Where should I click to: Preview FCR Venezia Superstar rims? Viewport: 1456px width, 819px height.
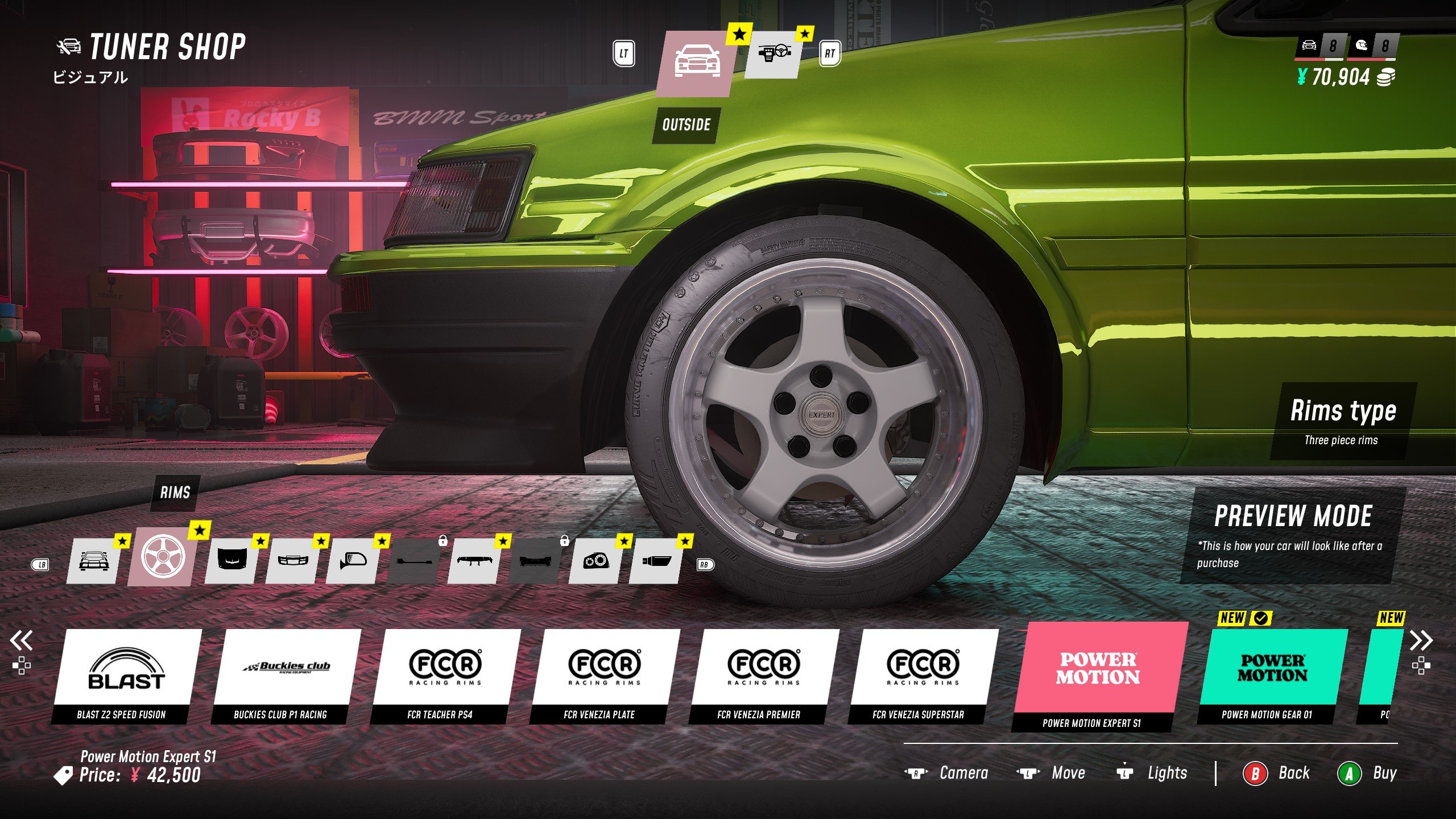tap(923, 675)
